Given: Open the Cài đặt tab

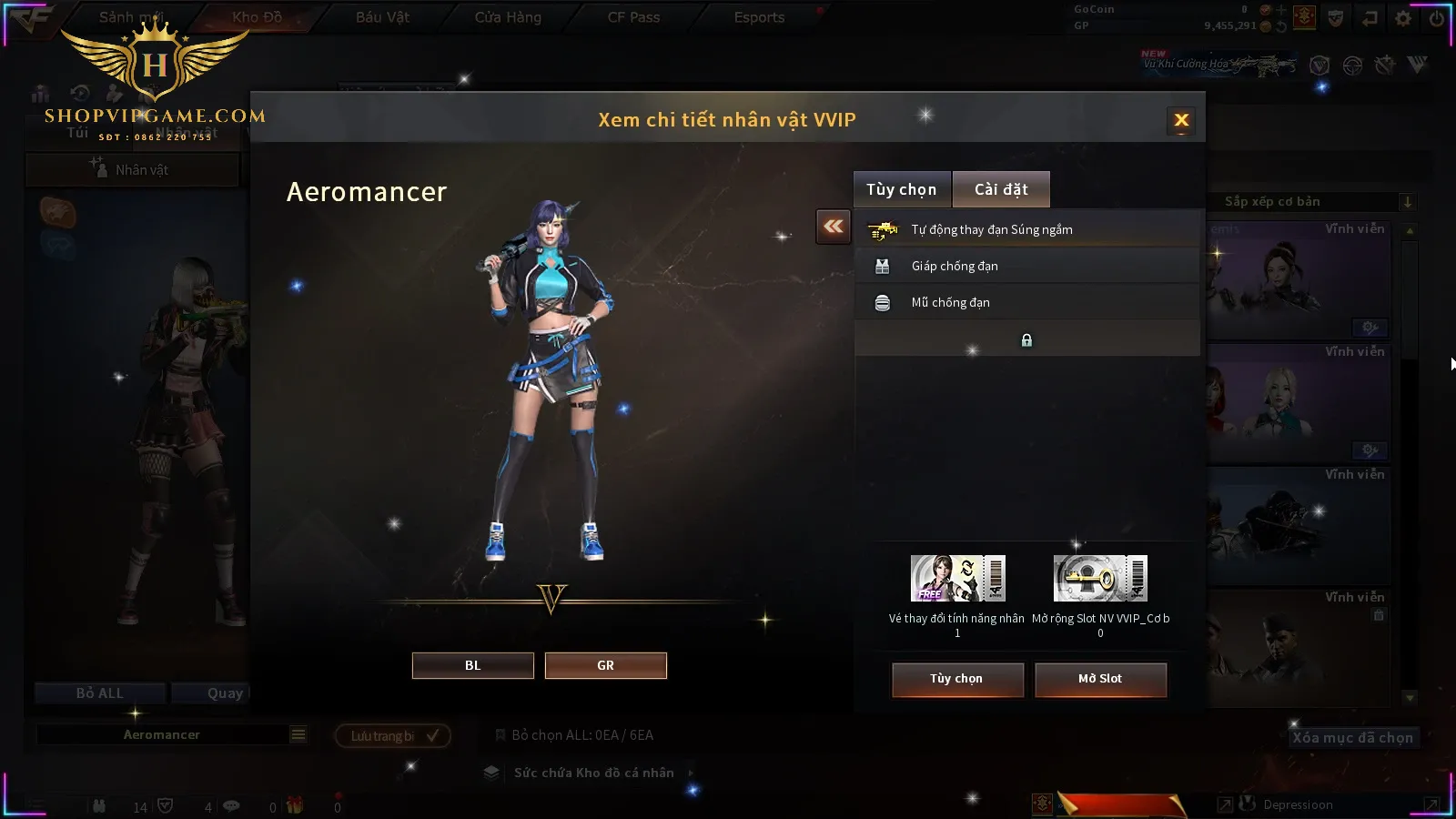Looking at the screenshot, I should (x=1001, y=189).
